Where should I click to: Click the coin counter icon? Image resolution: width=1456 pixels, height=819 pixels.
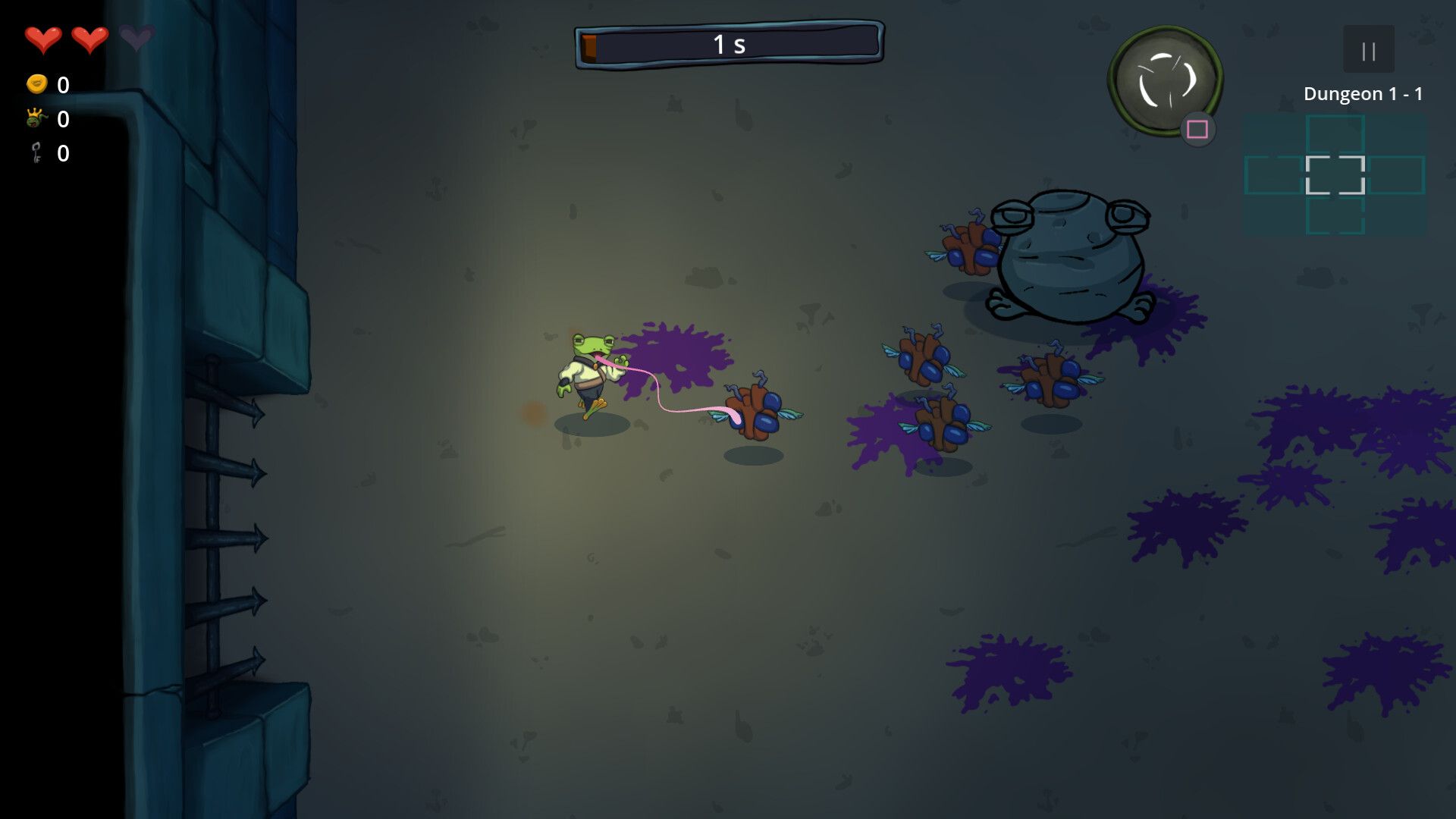click(36, 86)
